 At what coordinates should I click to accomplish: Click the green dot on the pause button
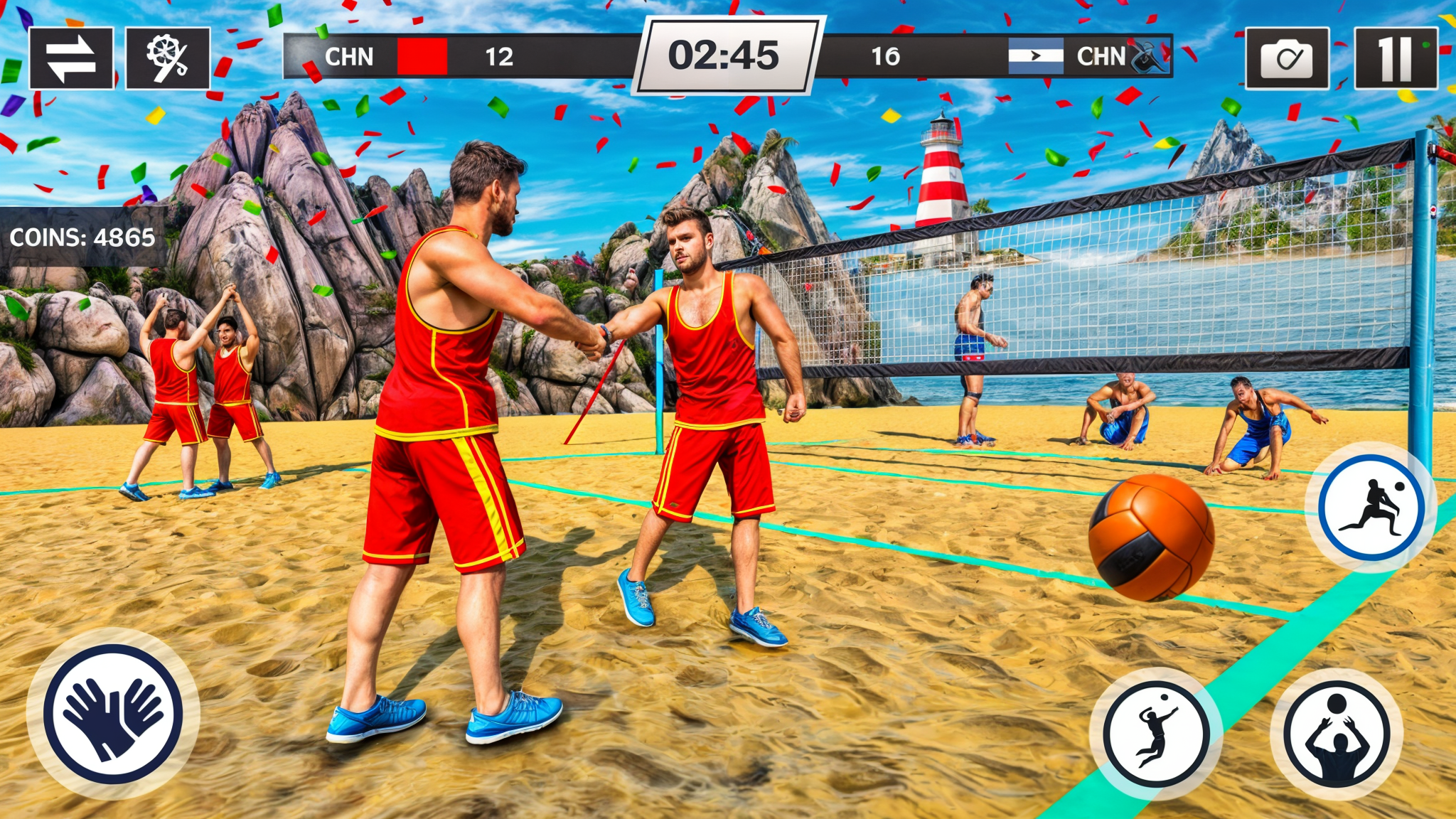click(1425, 45)
